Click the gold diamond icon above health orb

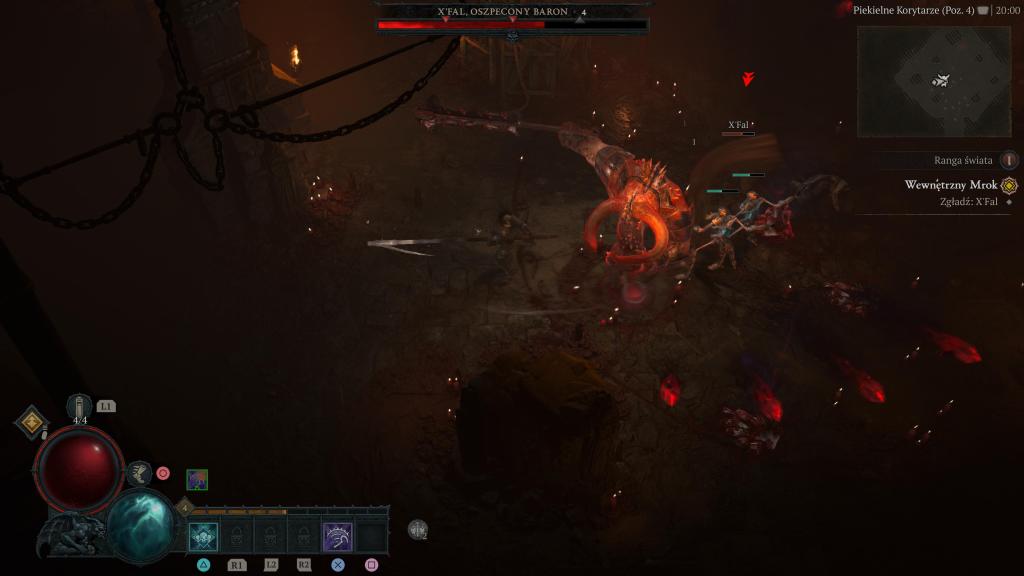[x=32, y=422]
